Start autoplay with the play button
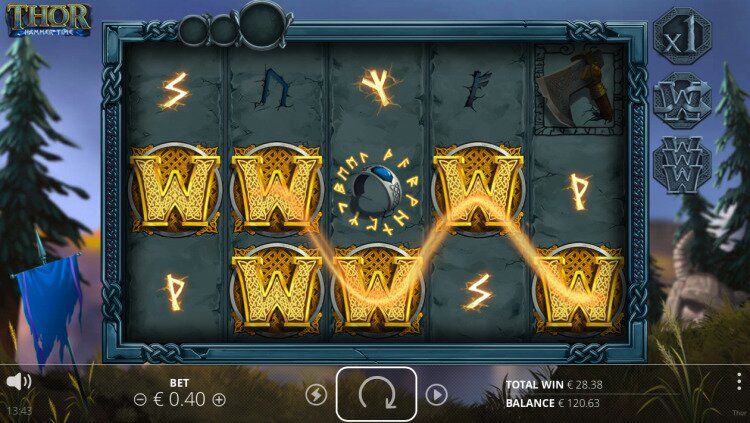 436,395
